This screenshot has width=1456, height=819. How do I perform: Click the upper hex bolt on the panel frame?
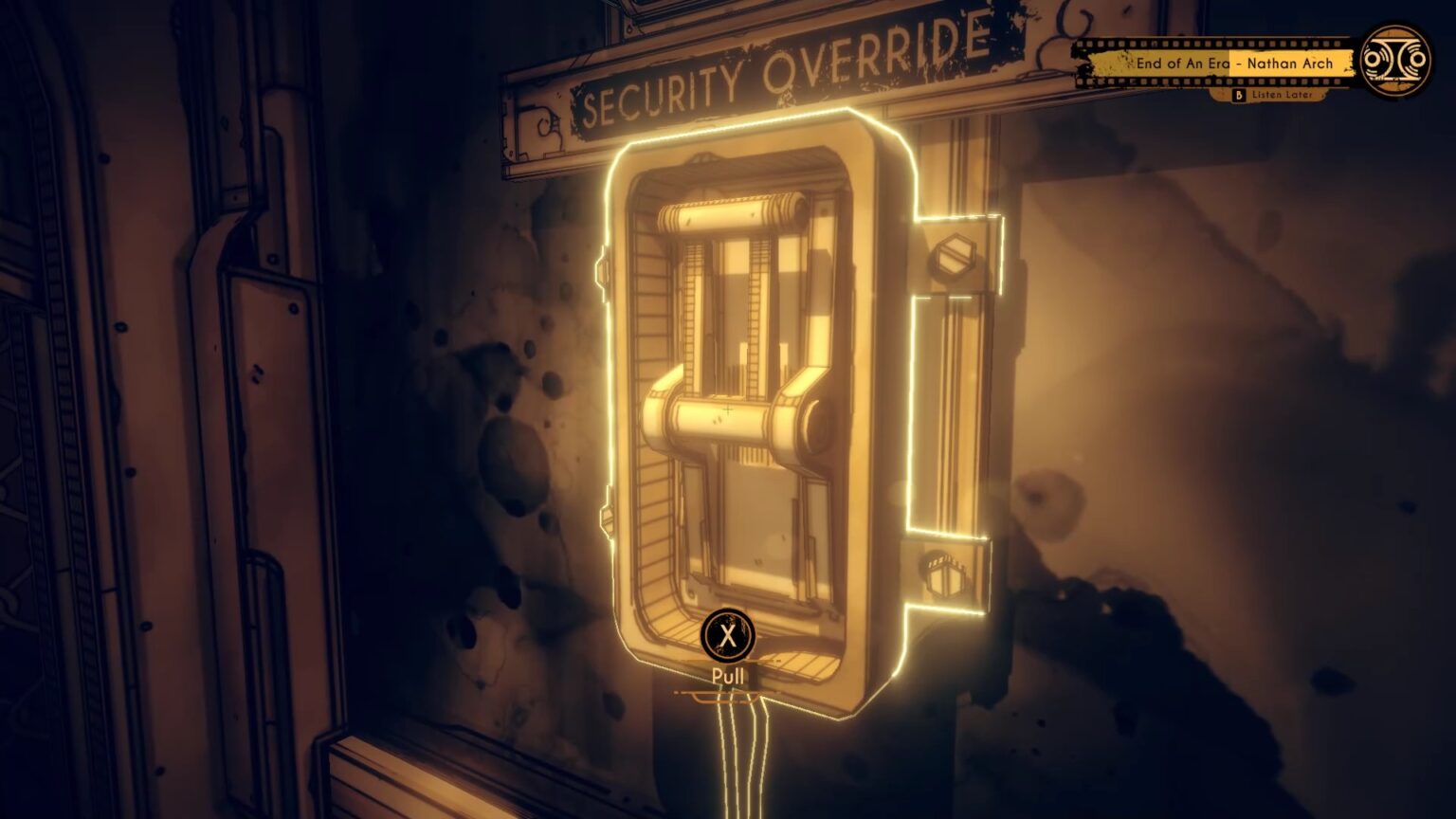[x=955, y=256]
